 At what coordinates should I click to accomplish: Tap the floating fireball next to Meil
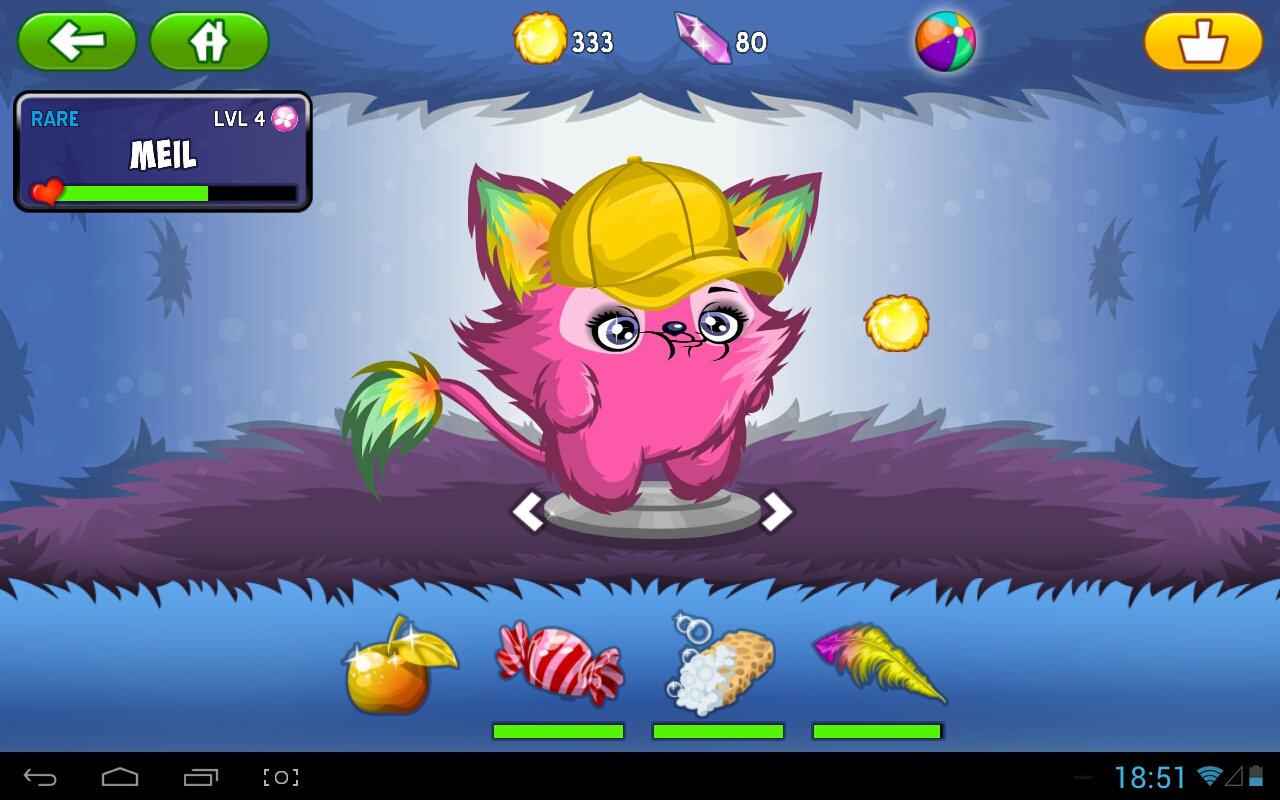pos(897,322)
